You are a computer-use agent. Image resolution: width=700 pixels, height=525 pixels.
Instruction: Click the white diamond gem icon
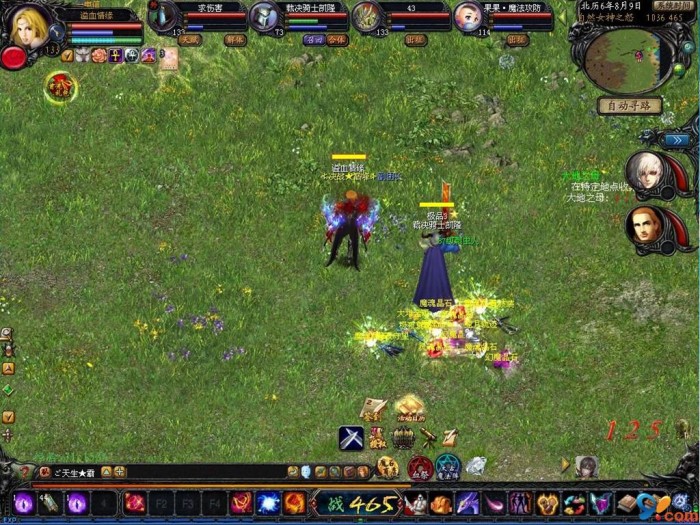click(476, 465)
